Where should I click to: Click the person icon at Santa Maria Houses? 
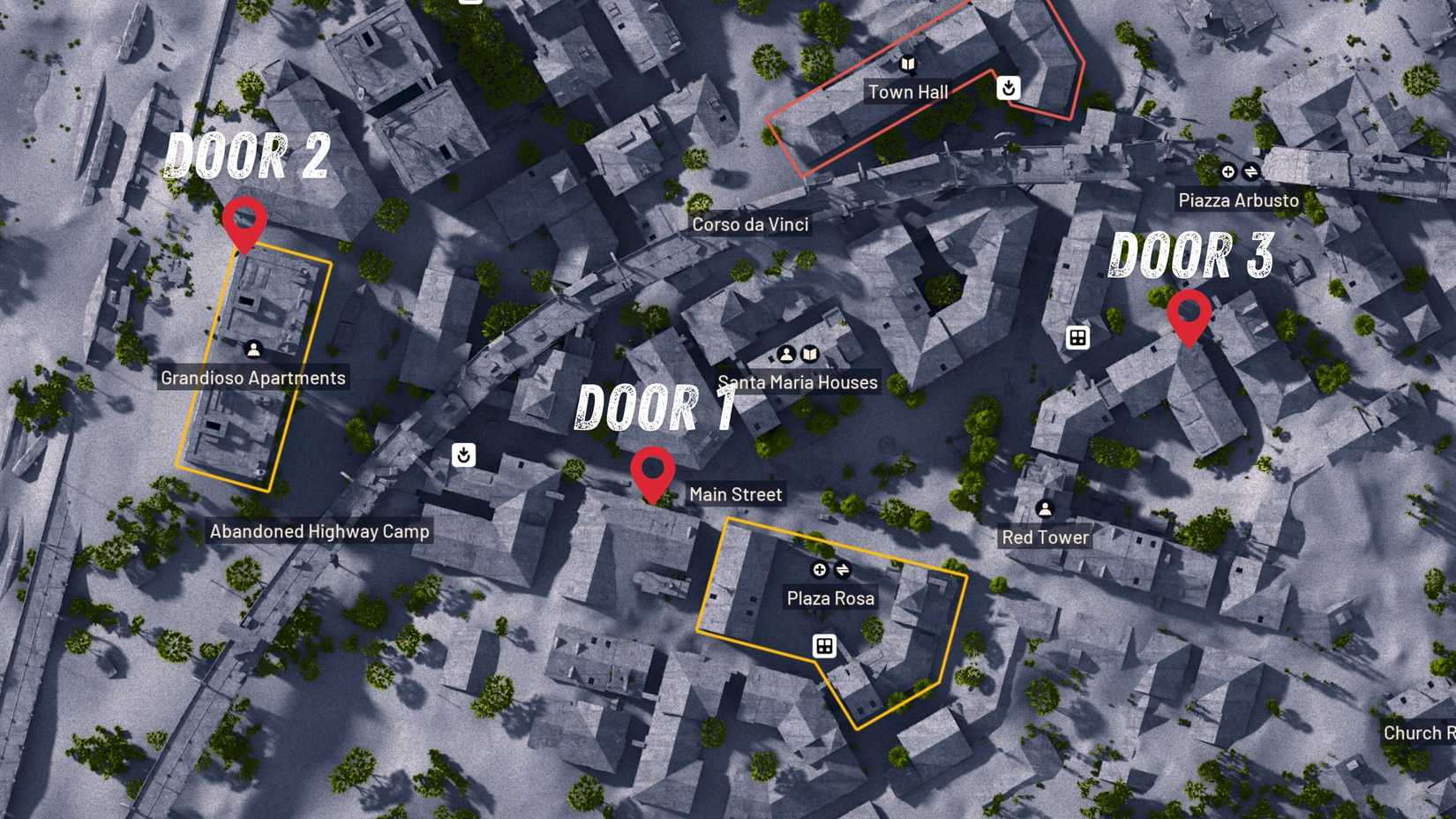[786, 354]
